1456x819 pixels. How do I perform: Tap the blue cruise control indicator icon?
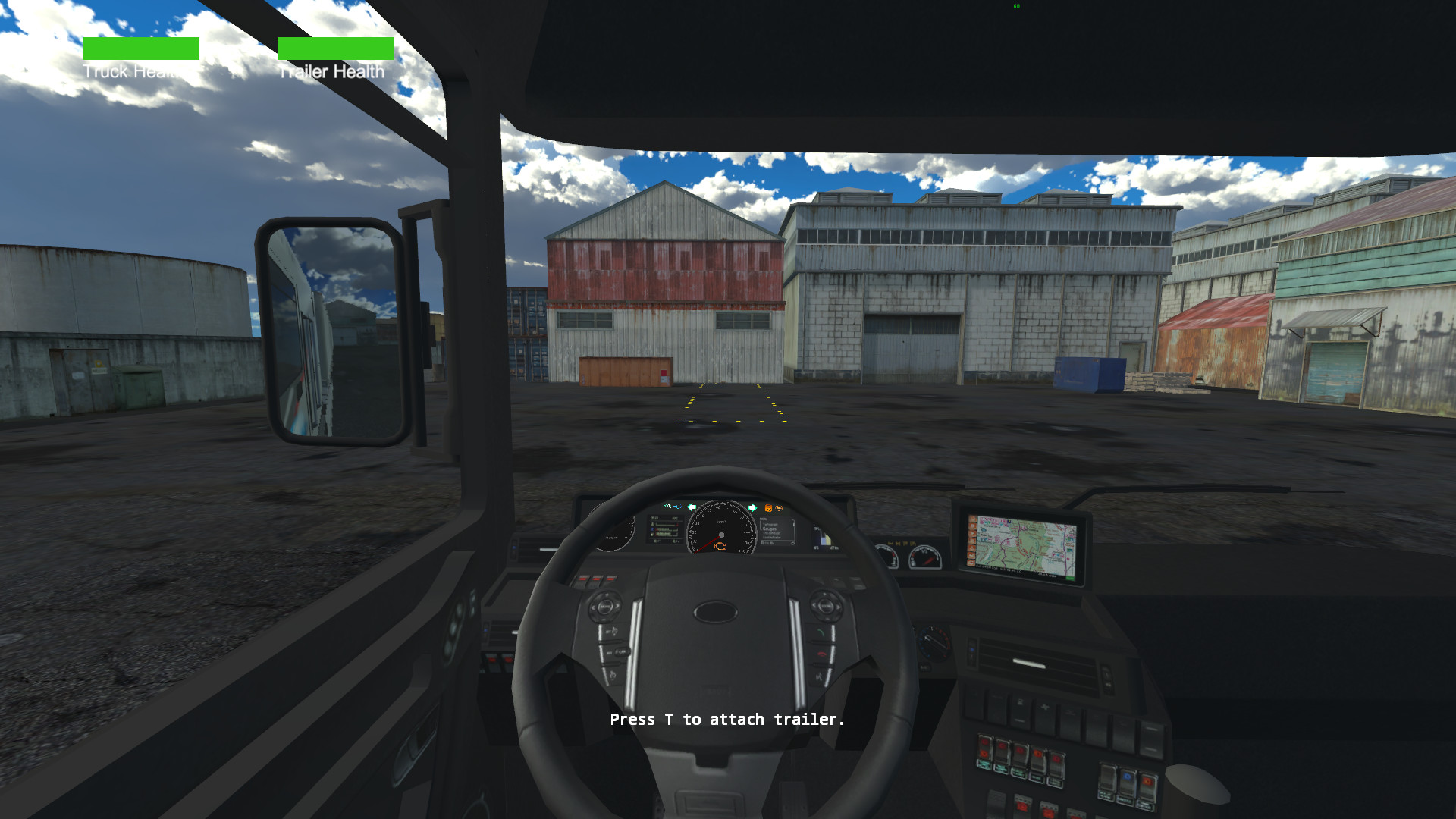tap(676, 506)
